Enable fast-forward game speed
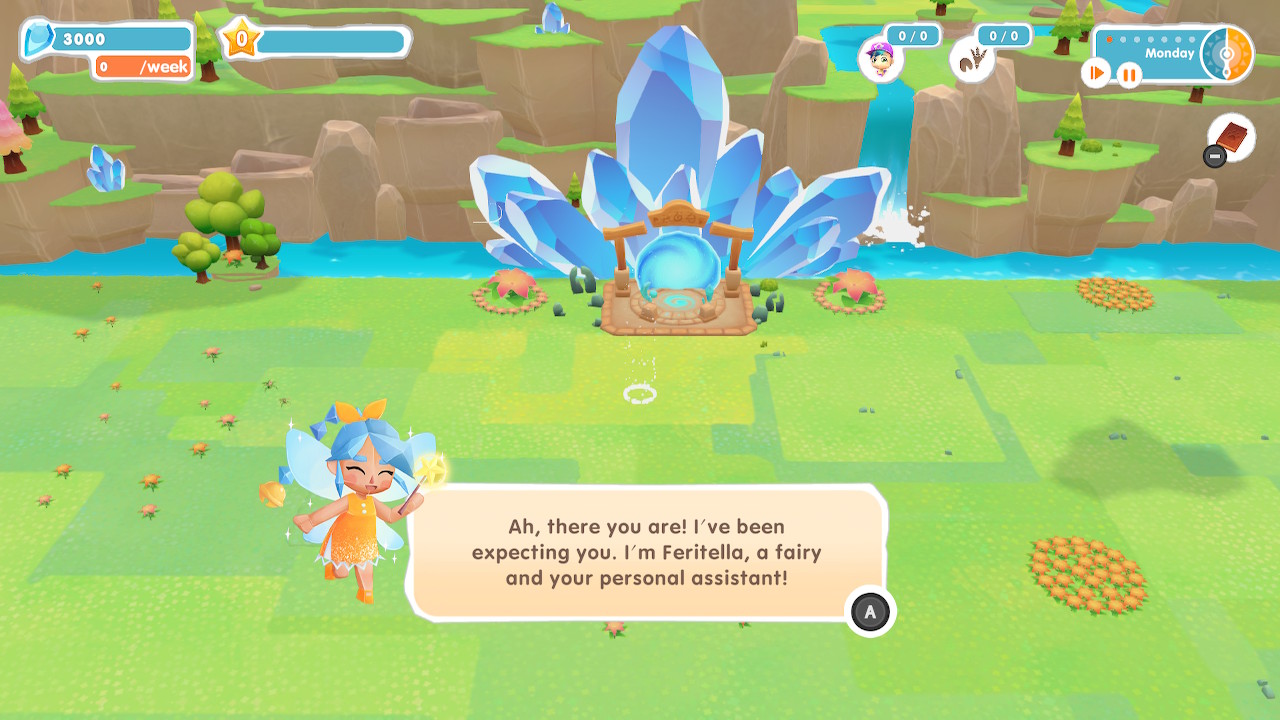This screenshot has height=720, width=1280. [1096, 72]
